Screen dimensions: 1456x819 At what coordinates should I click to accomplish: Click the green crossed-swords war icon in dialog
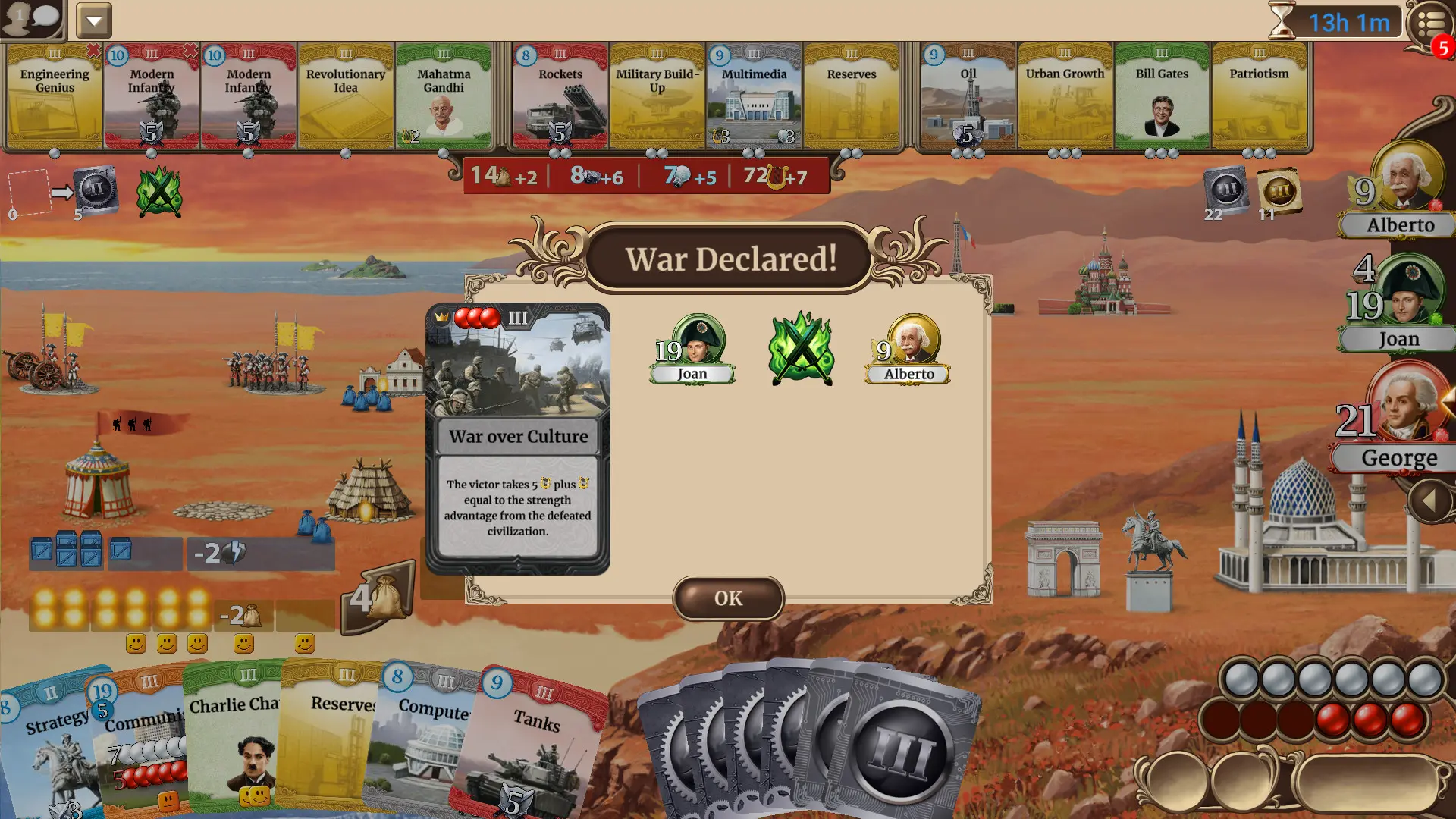click(x=800, y=349)
